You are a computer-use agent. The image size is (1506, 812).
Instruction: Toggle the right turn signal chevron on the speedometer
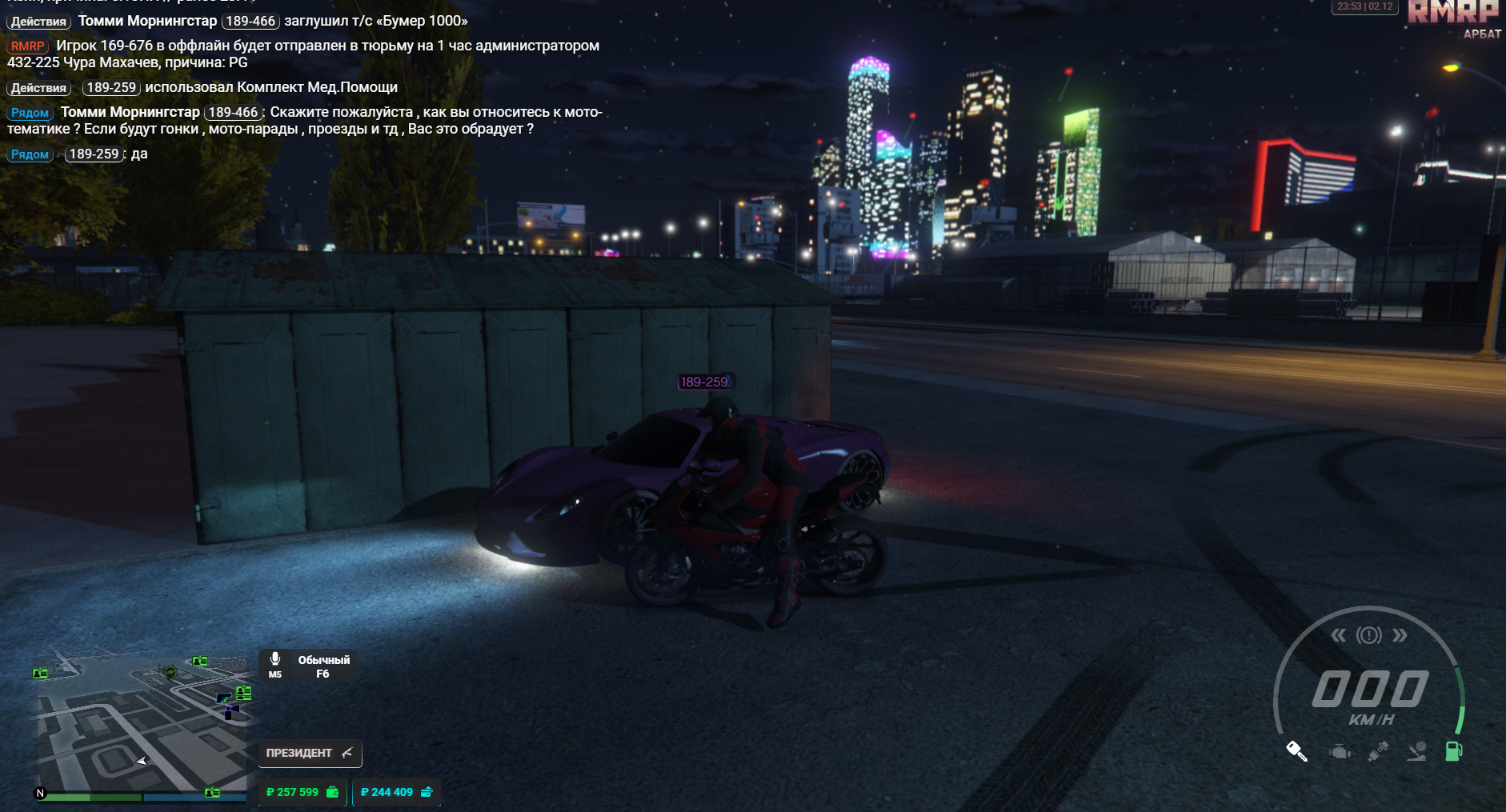(1399, 634)
